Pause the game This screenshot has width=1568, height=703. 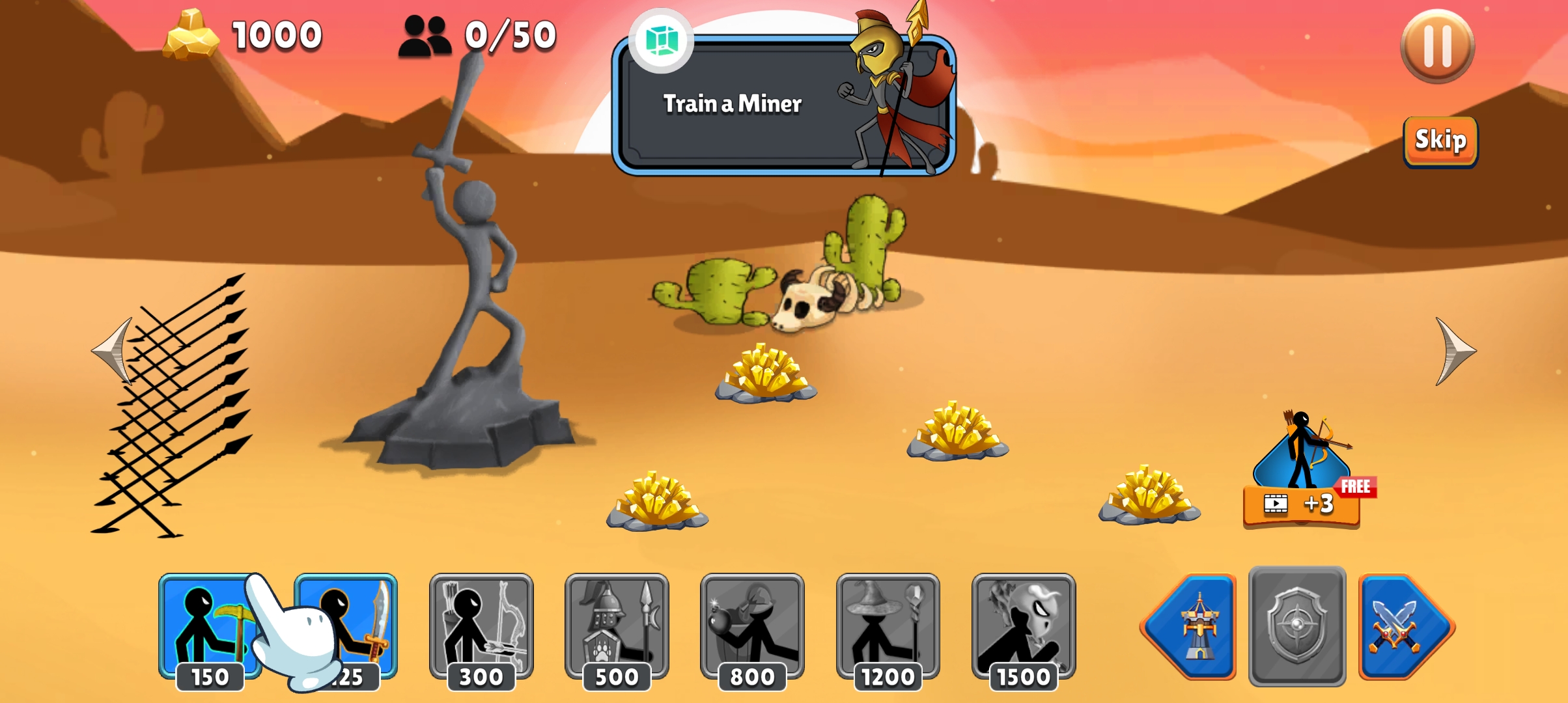(1437, 46)
